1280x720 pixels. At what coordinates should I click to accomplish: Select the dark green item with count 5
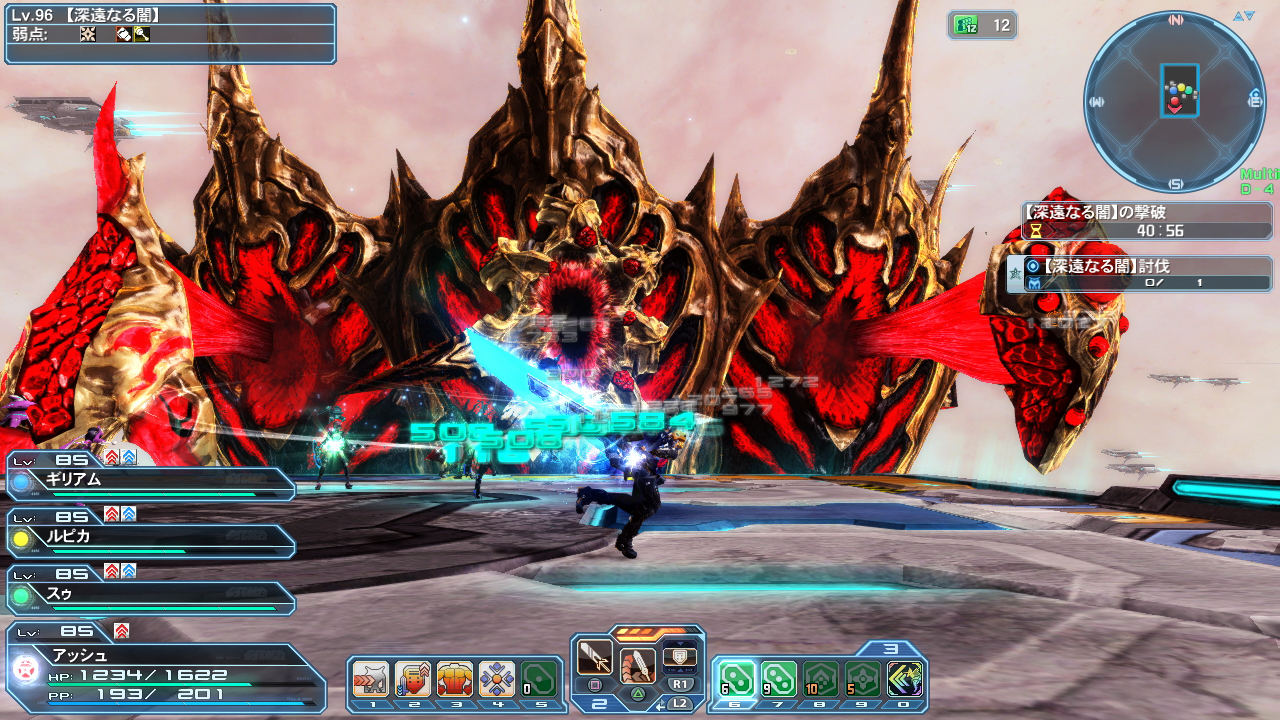click(x=863, y=679)
